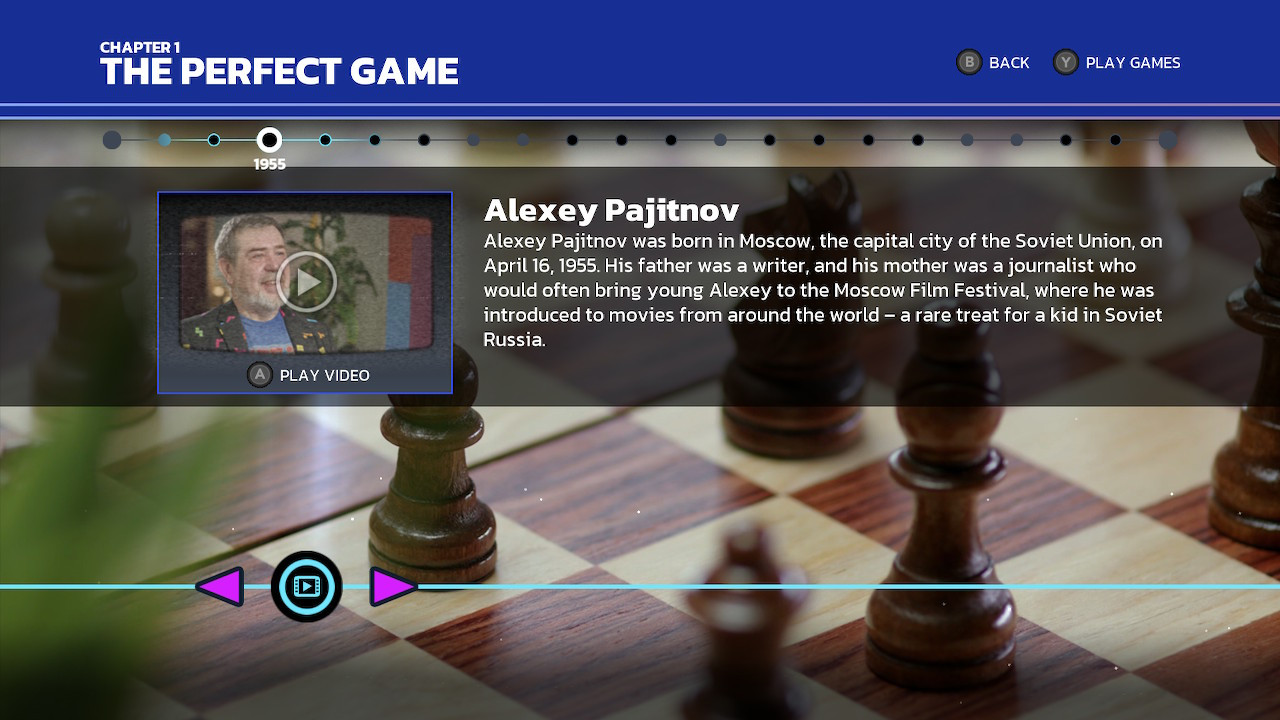Click the circular B button icon
The height and width of the screenshot is (720, 1280).
(x=968, y=62)
